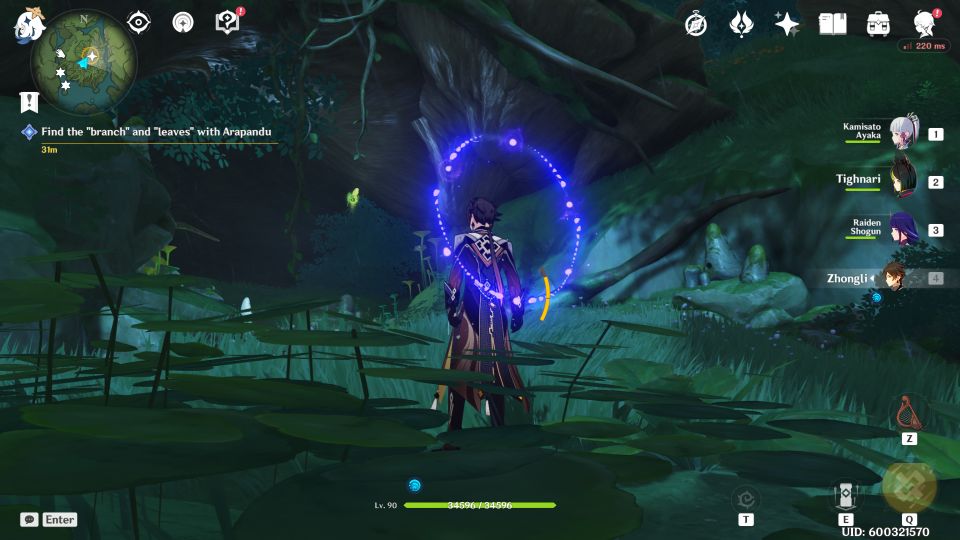Image resolution: width=960 pixels, height=540 pixels.
Task: Select the "Find the branch and leaves" quest tracker
Action: (155, 132)
